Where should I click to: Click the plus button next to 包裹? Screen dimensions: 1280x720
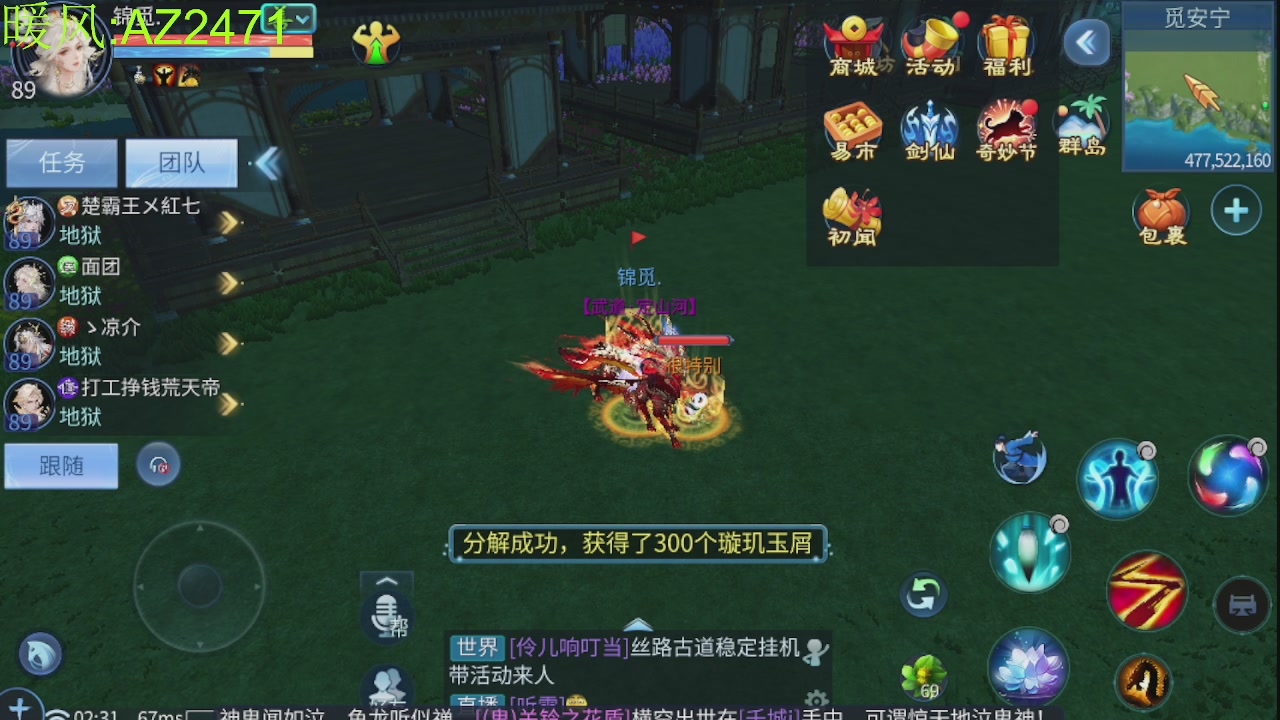click(x=1236, y=211)
